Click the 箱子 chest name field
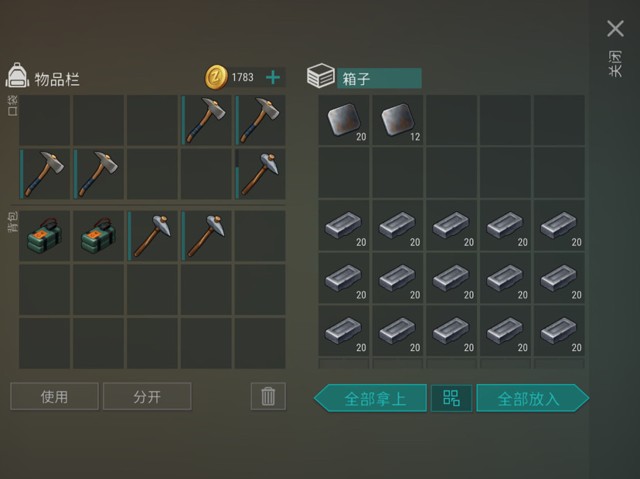This screenshot has width=640, height=479. coord(379,77)
